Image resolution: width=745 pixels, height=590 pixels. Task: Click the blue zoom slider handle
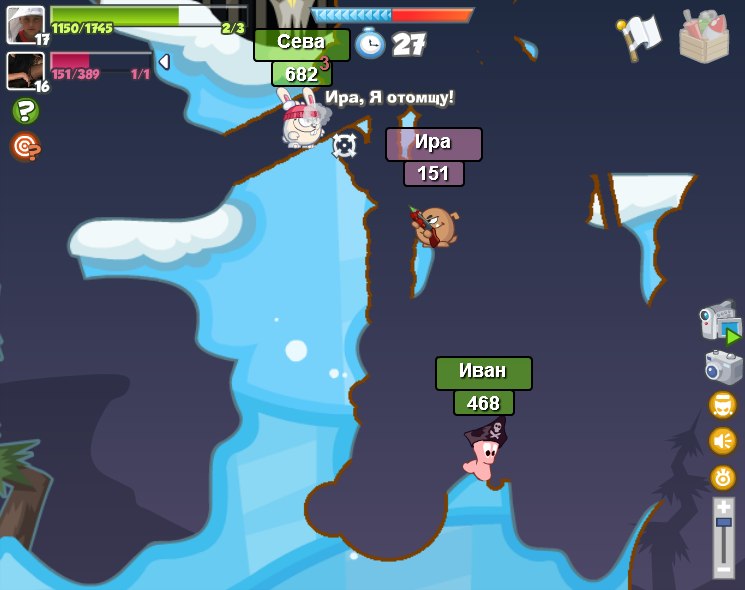click(723, 523)
